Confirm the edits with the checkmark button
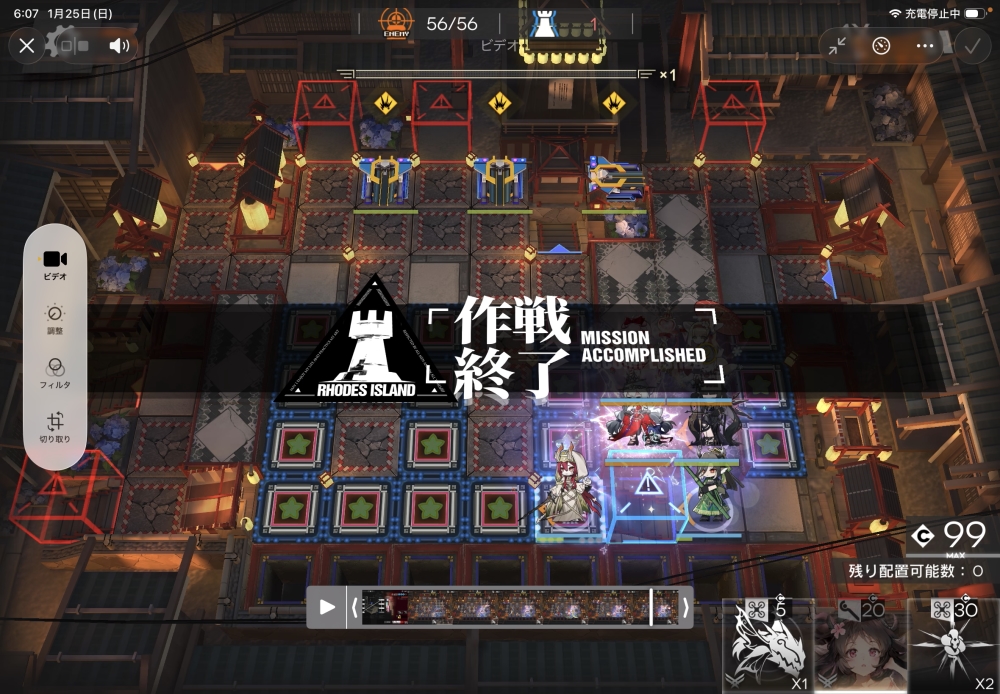Screen dimensions: 1000x694 (x=970, y=46)
